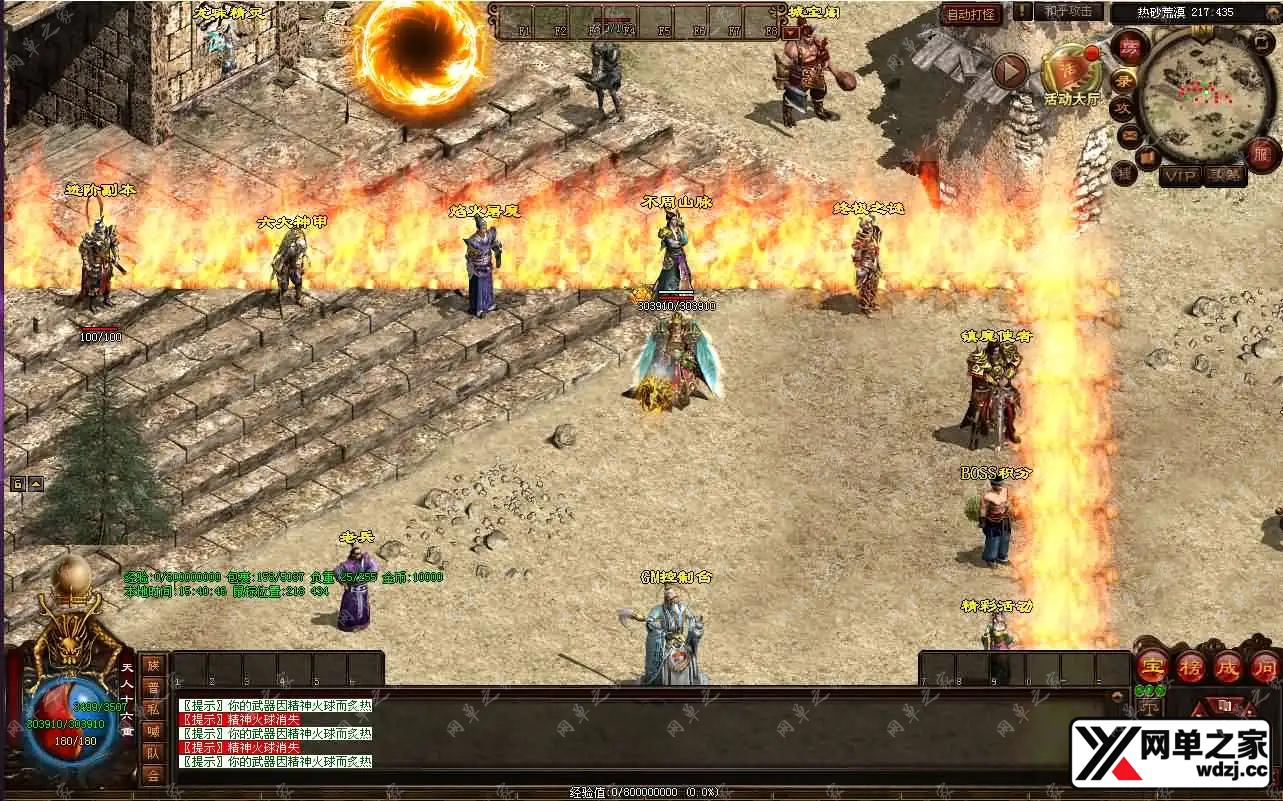Image resolution: width=1283 pixels, height=801 pixels.
Task: Open the 活动大厅 event hall icon
Action: tap(1070, 70)
